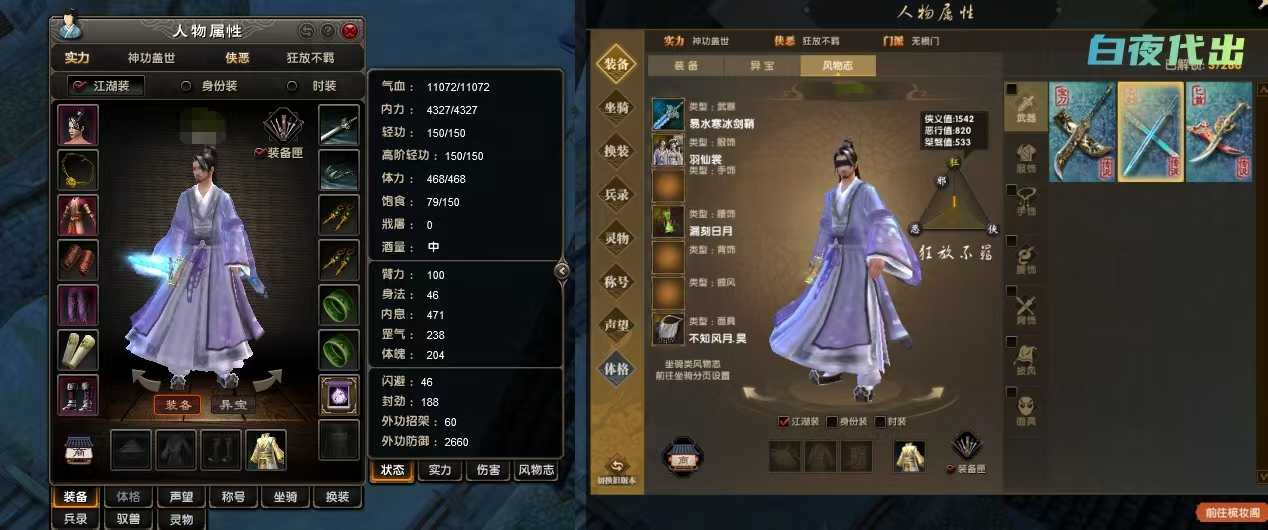Open the 坐骑 section in the right sidebar
1268x530 pixels.
click(617, 107)
